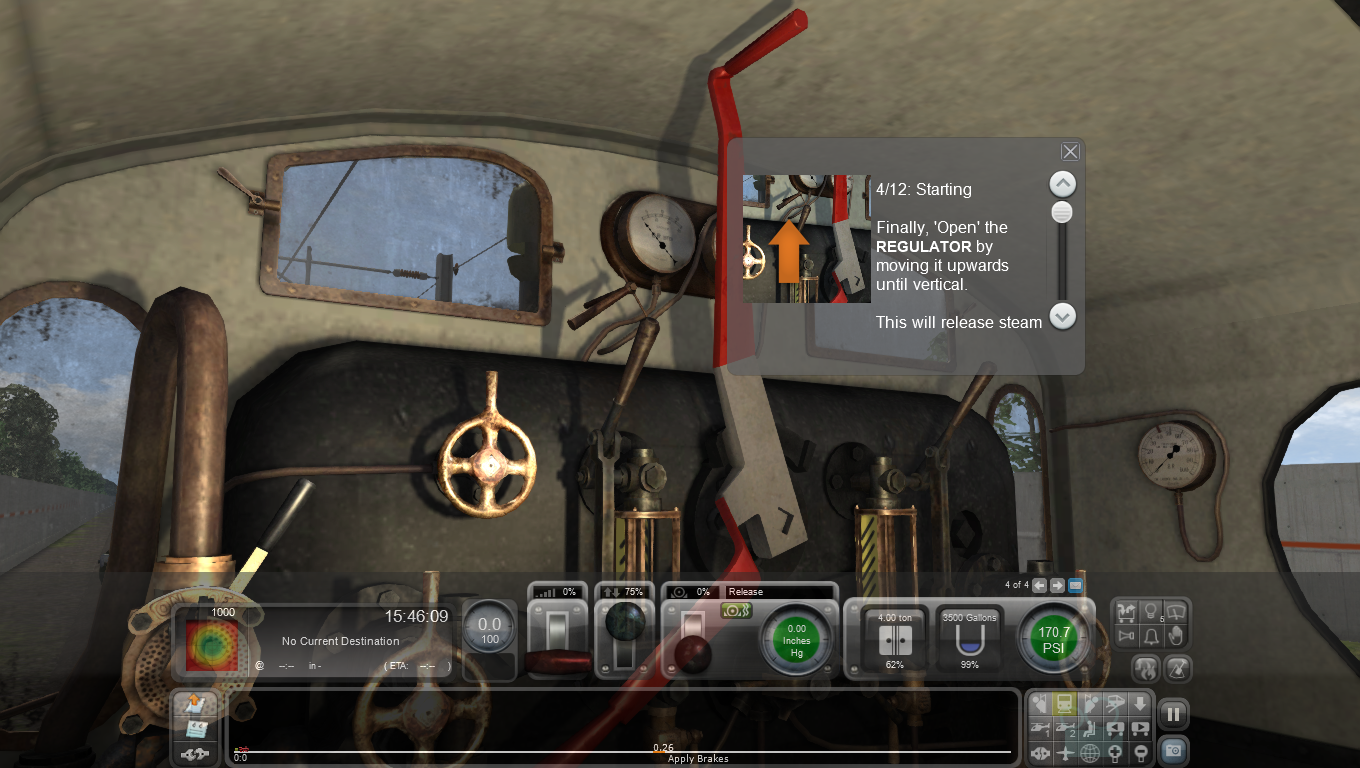Screen dimensions: 1360x768
Task: Activate the windscreen wipers
Action: [x=1175, y=610]
